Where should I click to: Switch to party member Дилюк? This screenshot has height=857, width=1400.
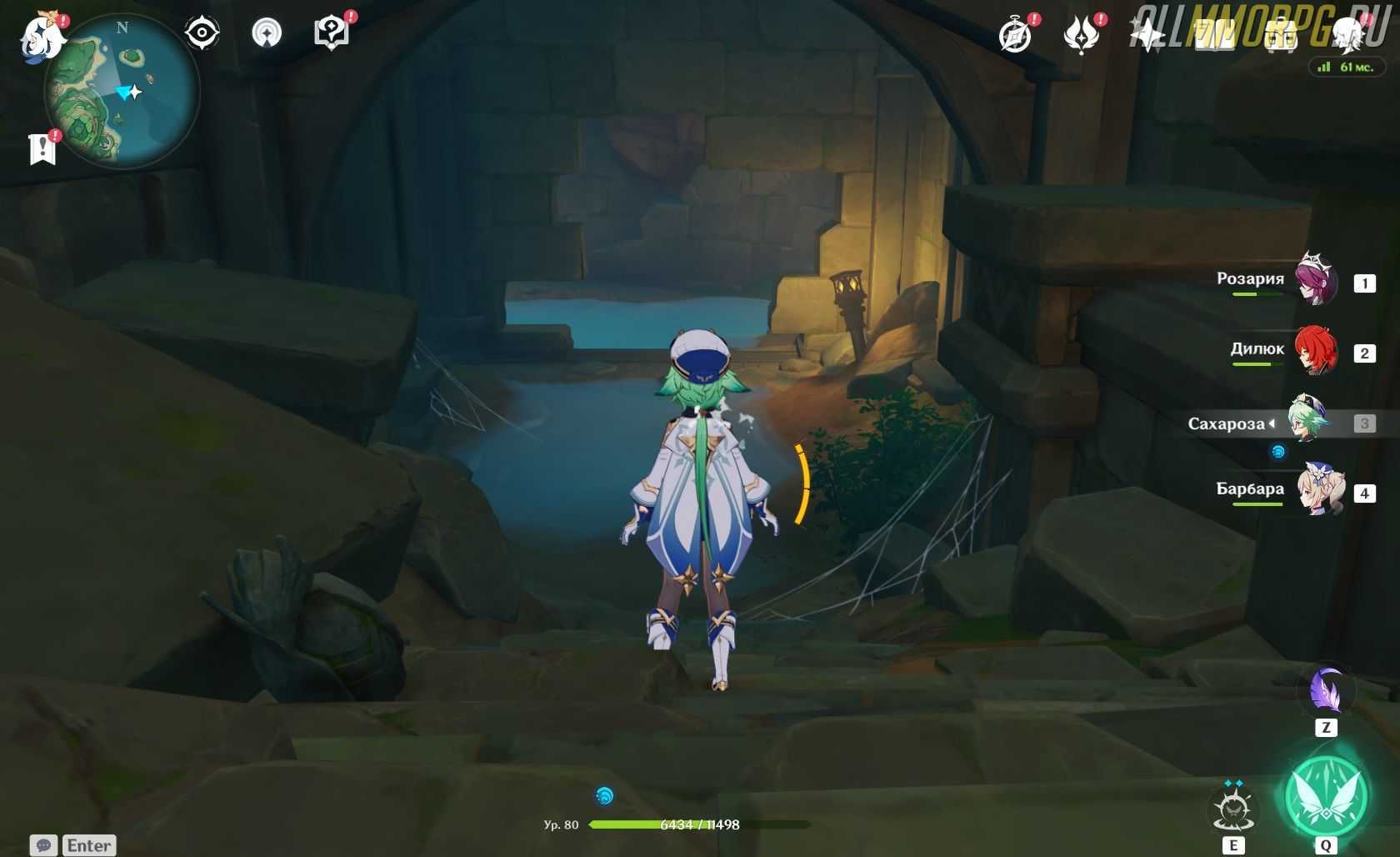1316,352
